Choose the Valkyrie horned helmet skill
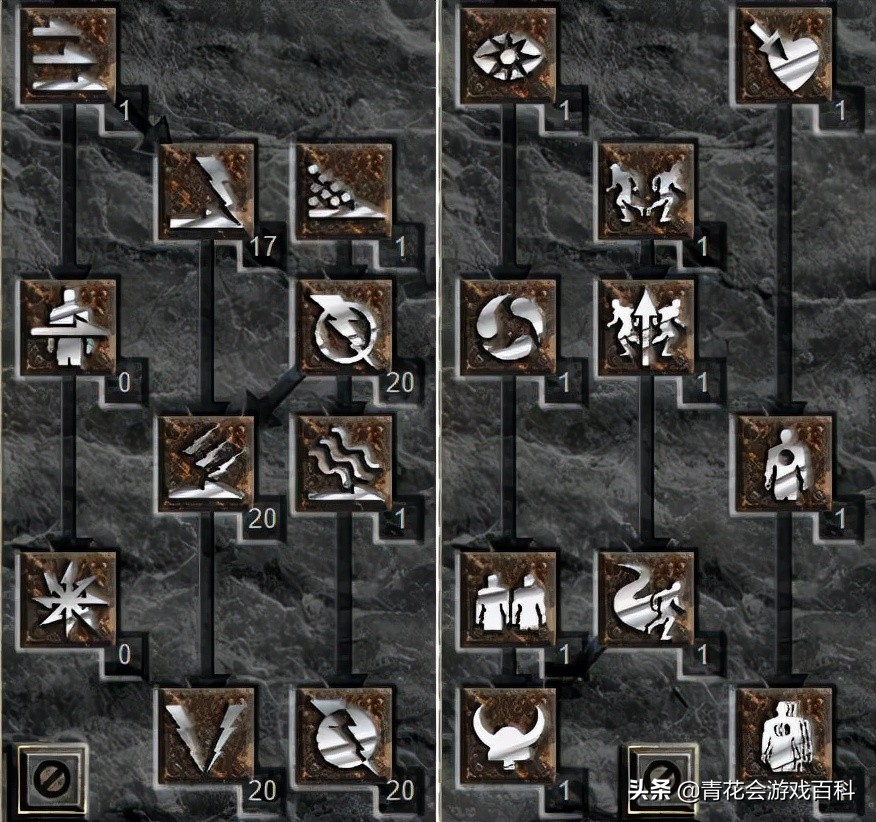Screen dimensions: 876x822 point(508,735)
